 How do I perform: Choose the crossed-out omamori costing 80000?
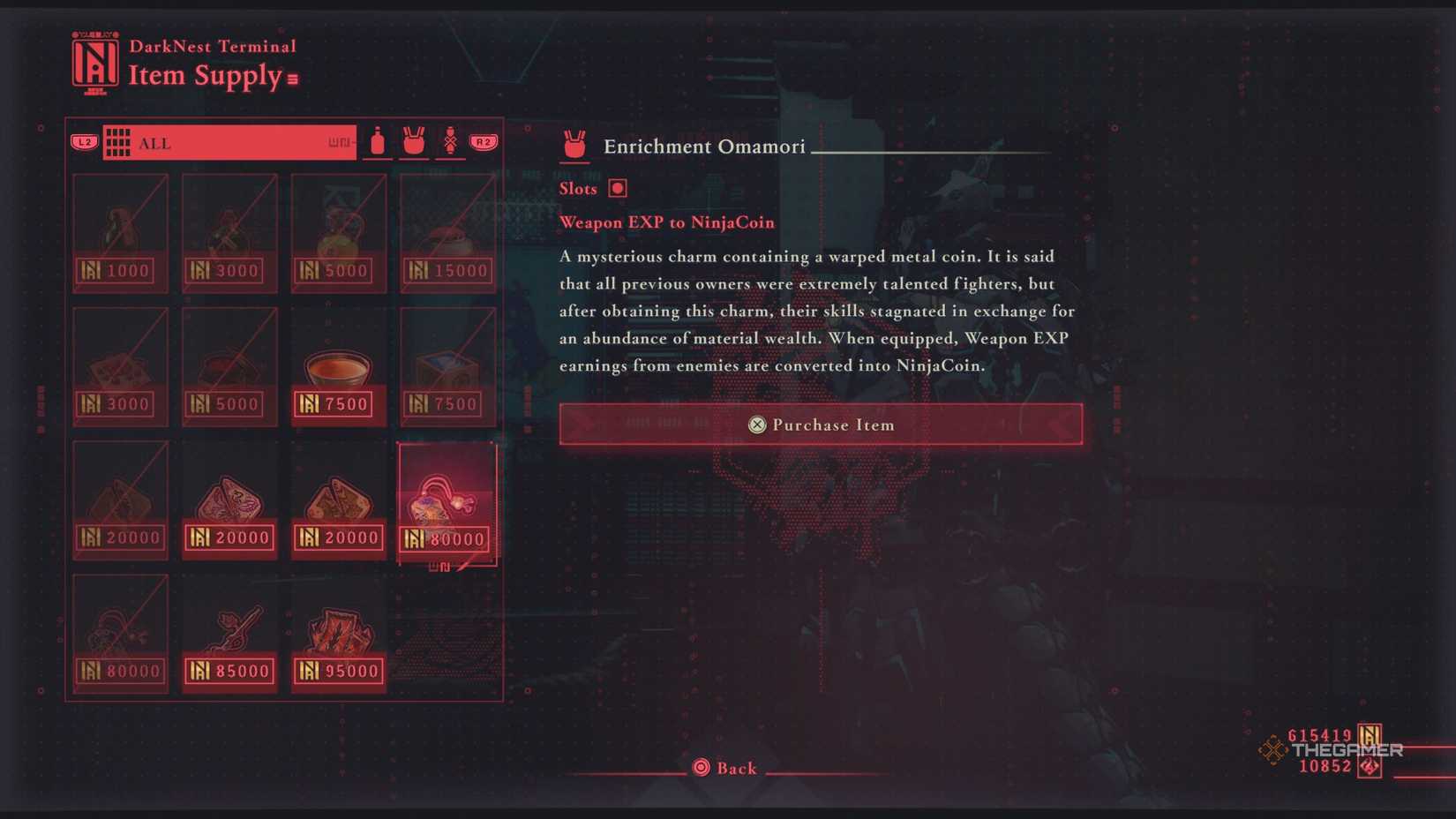coord(120,634)
